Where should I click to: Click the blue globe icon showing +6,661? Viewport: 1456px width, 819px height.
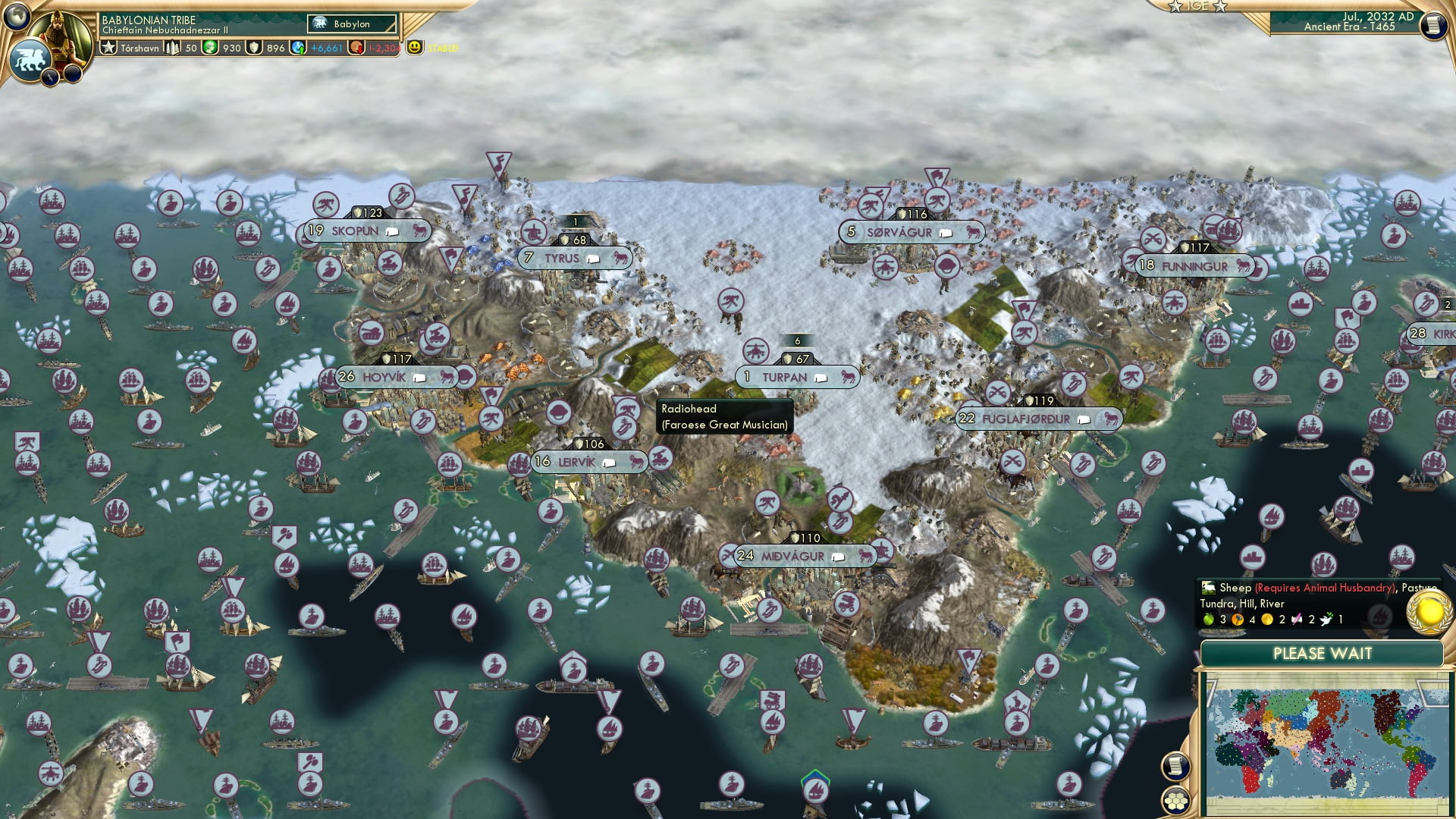(297, 48)
